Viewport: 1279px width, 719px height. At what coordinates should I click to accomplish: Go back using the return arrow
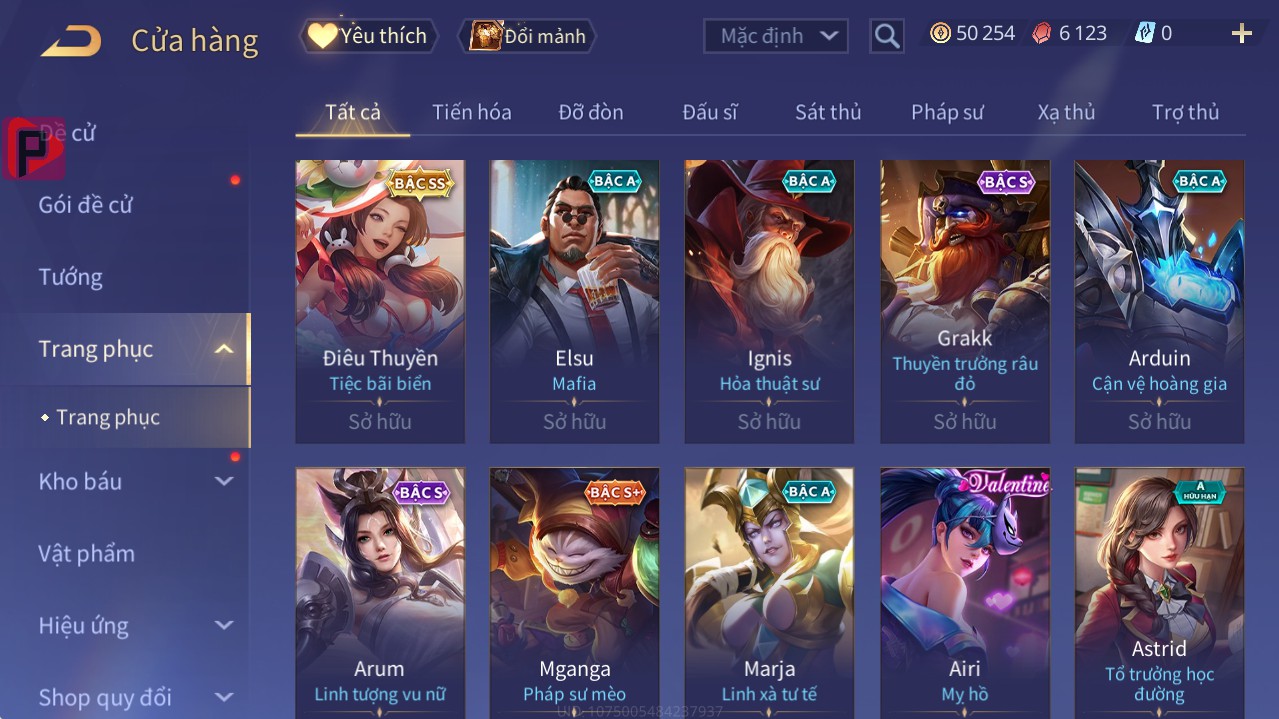tap(71, 40)
